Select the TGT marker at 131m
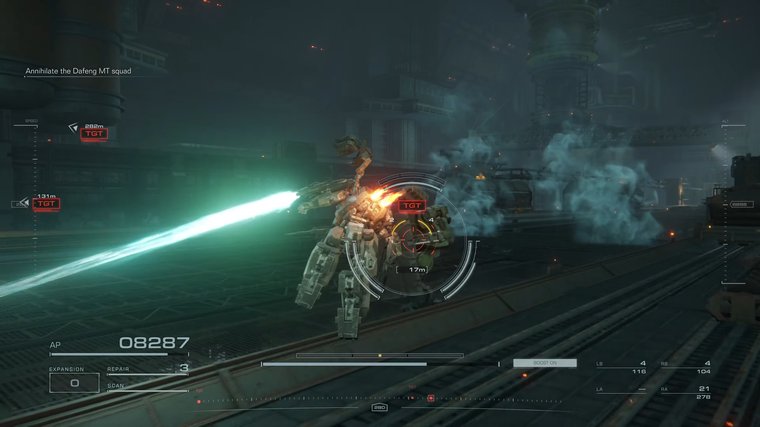 tap(46, 203)
